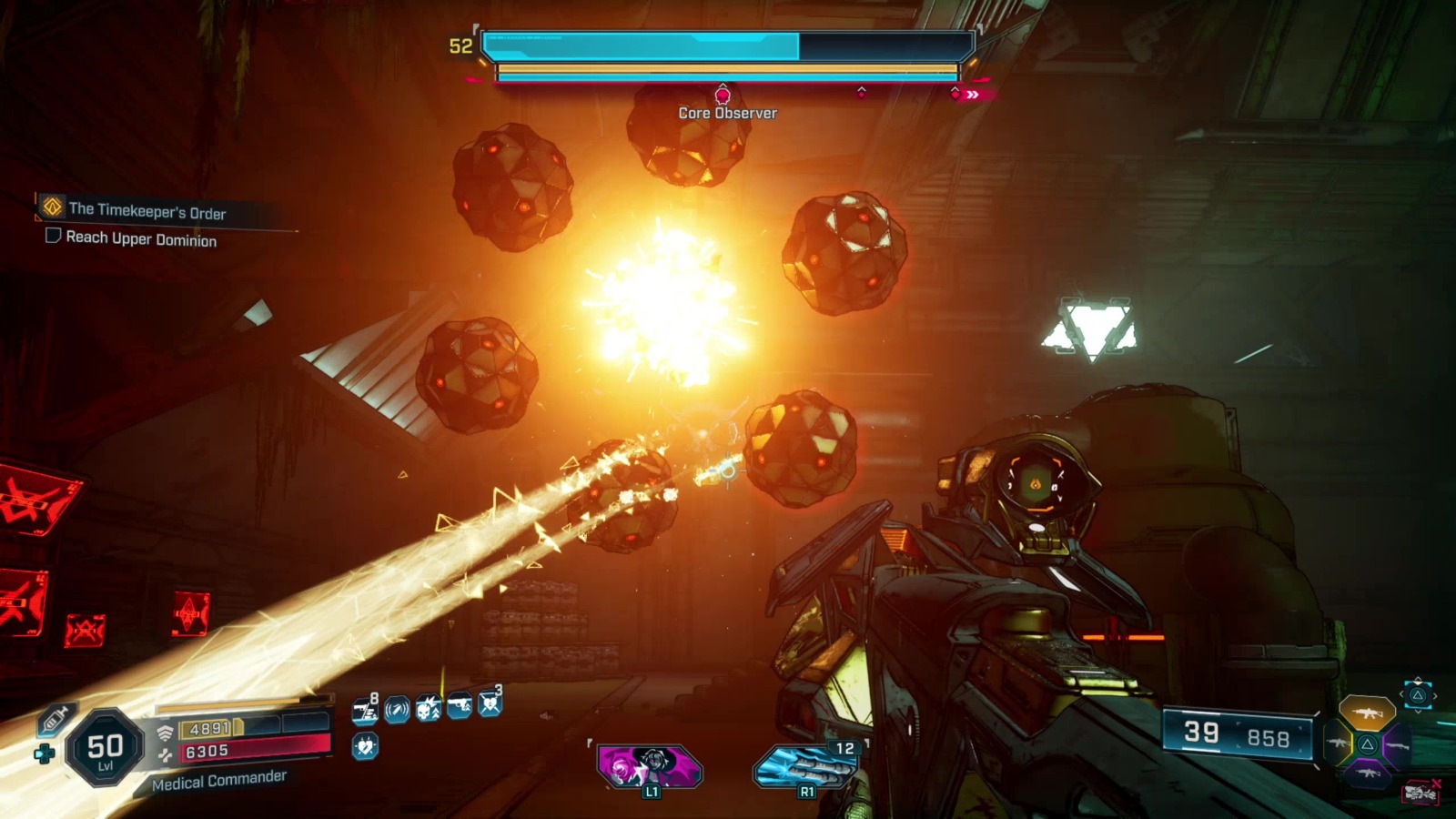Click the broken-heart buff icon showing the 3 stack count
The image size is (1456, 819).
coord(490,706)
